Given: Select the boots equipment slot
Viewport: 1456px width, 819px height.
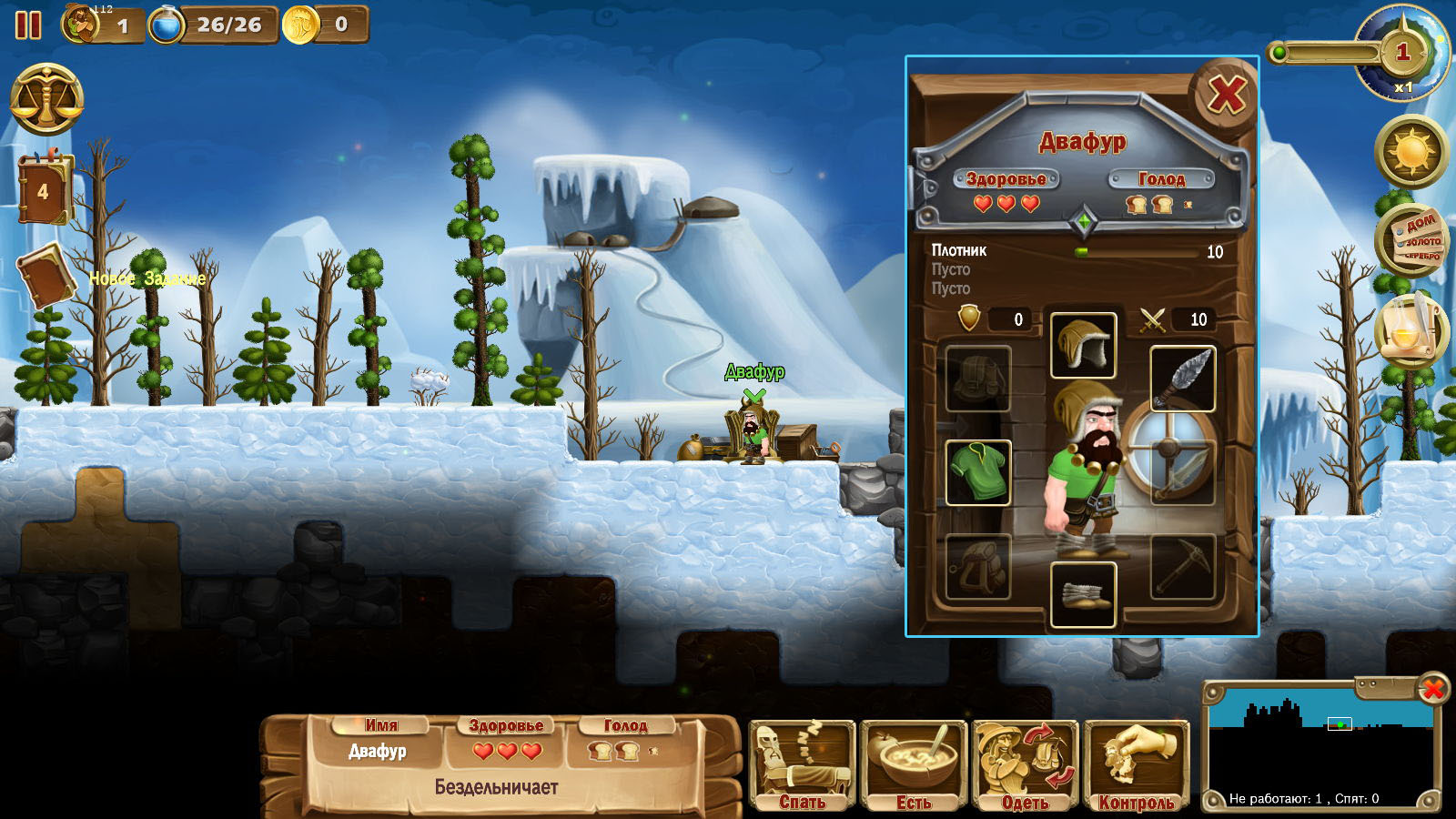Looking at the screenshot, I should click(1083, 594).
